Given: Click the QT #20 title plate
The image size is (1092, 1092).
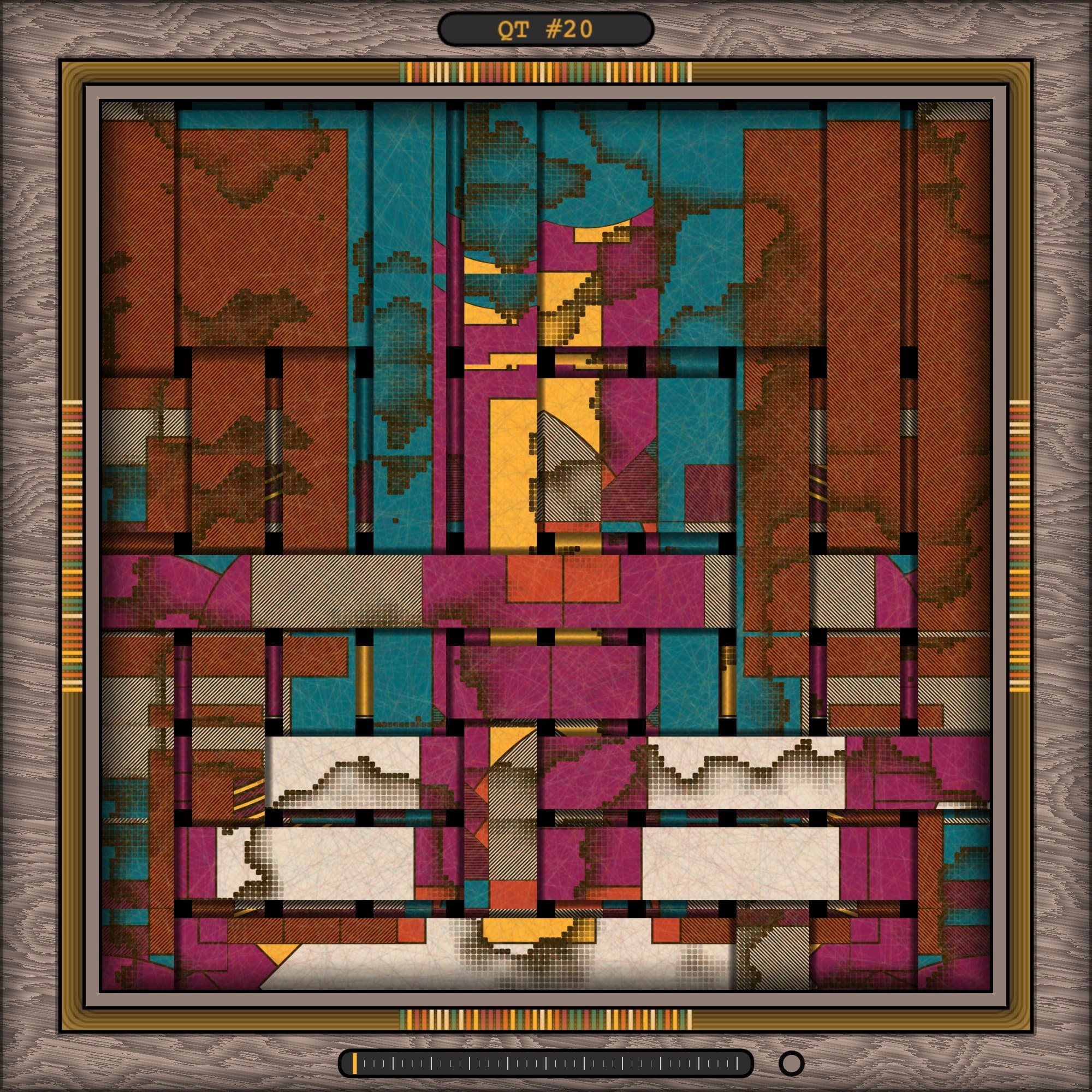Looking at the screenshot, I should tap(545, 29).
